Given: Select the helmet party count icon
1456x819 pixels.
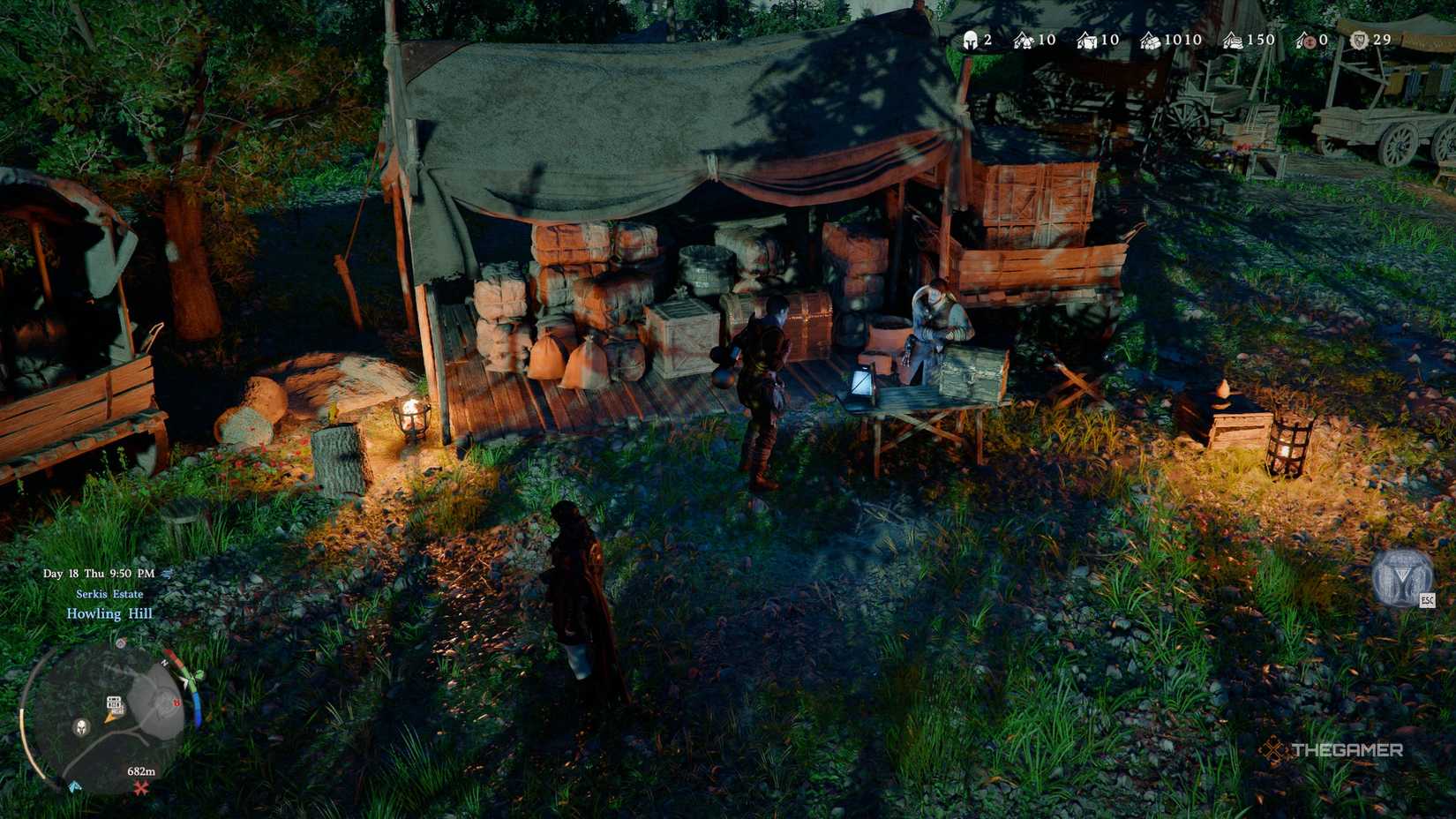Looking at the screenshot, I should click(972, 41).
